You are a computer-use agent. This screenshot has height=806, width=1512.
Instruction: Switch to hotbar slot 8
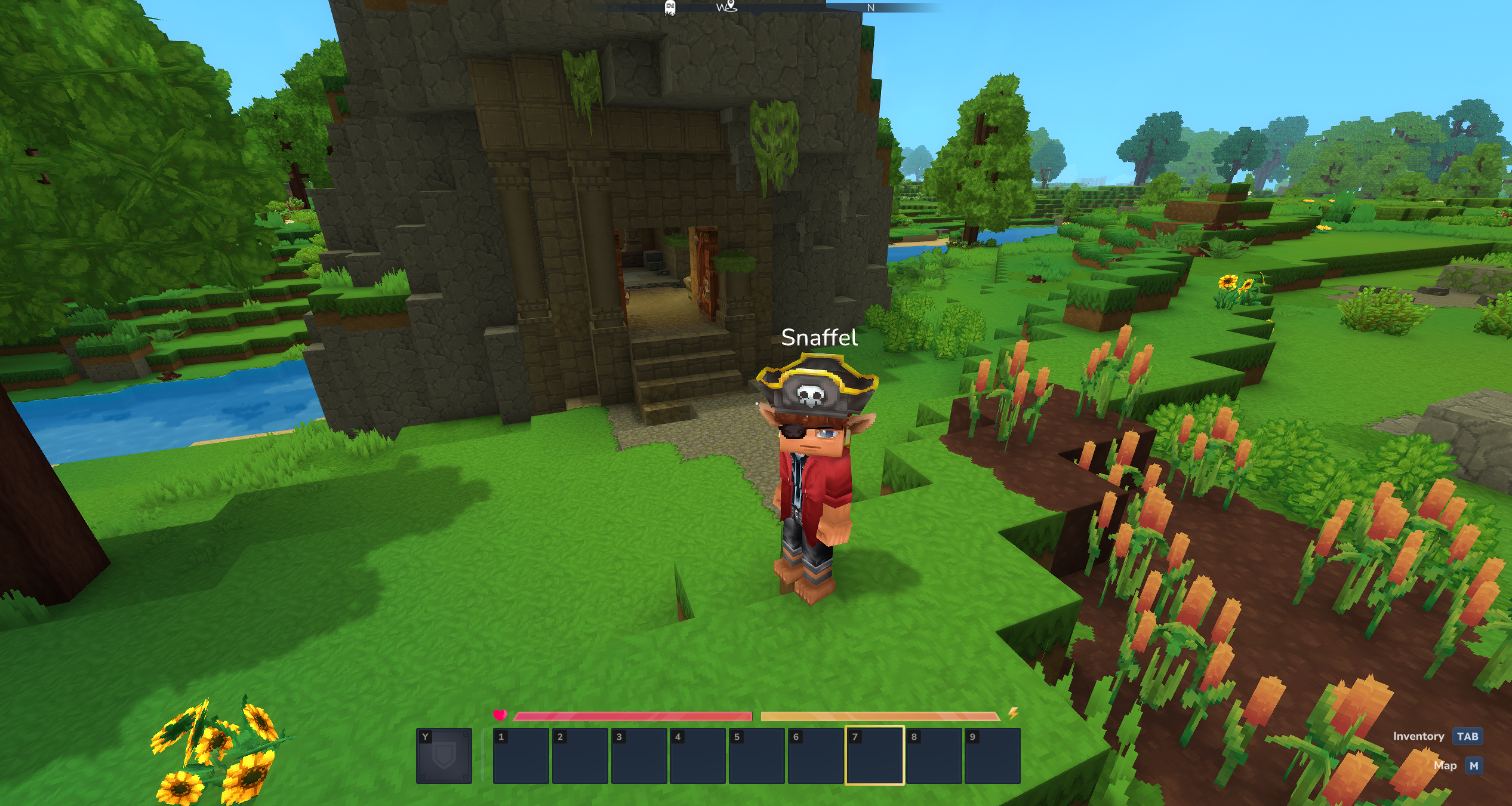tap(934, 755)
